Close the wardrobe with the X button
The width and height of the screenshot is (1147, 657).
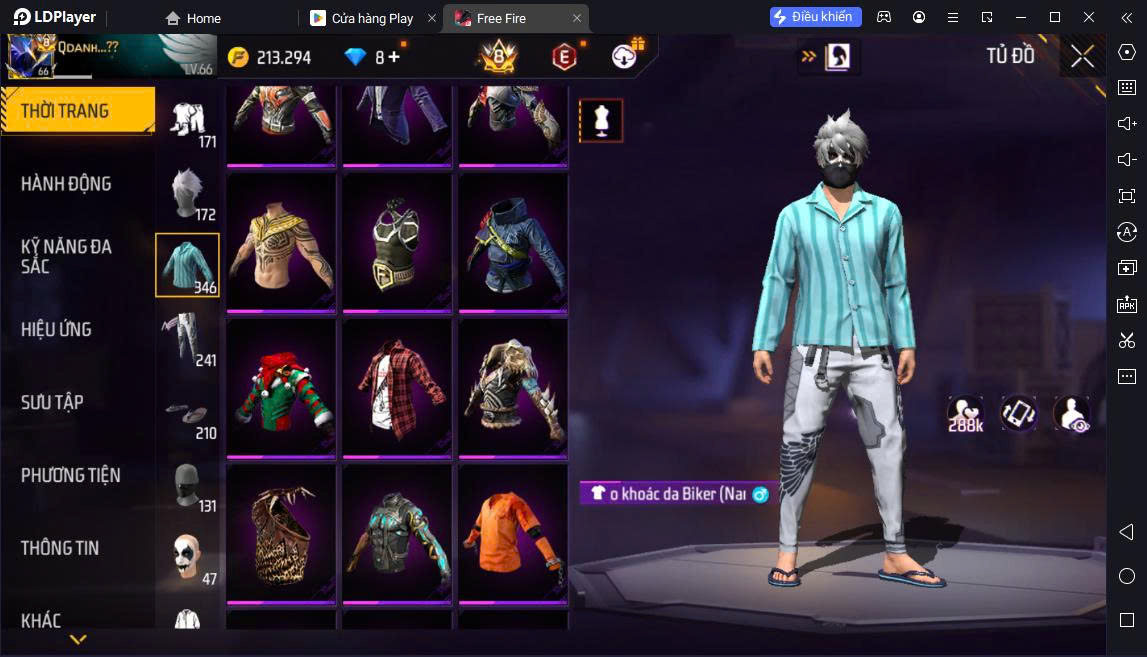[x=1082, y=56]
